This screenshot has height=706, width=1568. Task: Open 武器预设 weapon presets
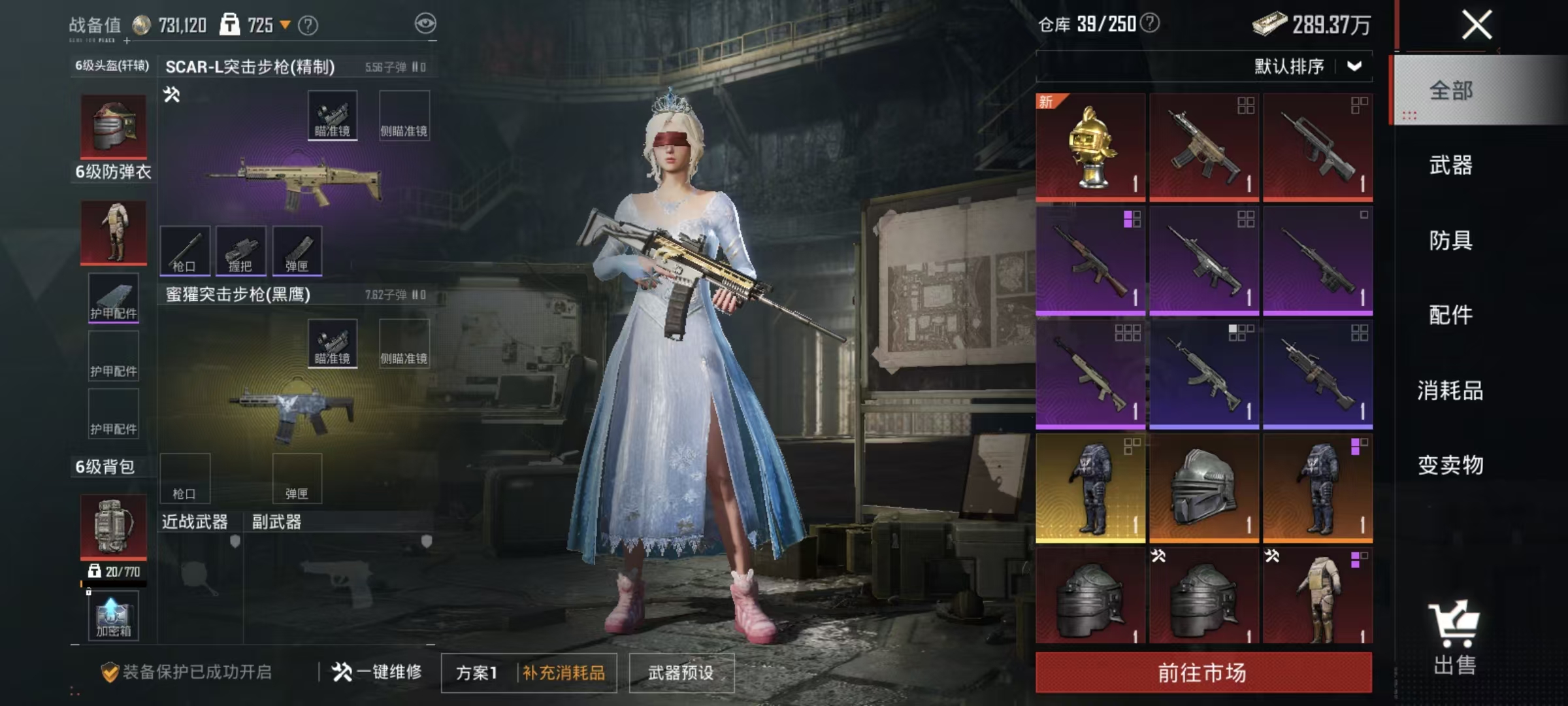(x=681, y=673)
